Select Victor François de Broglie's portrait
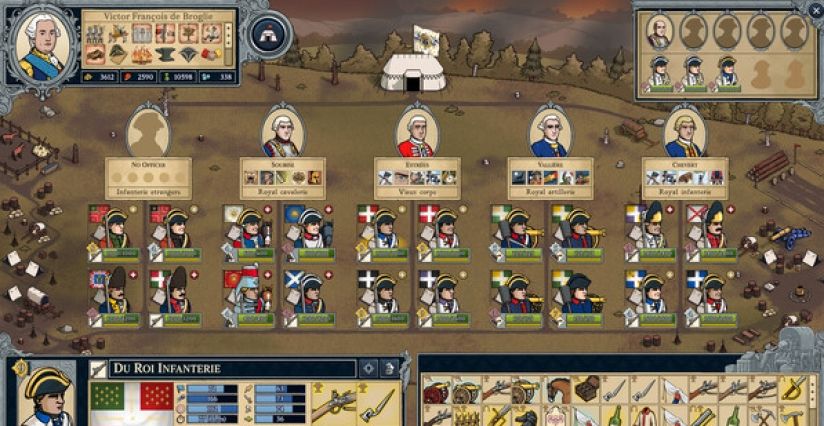The image size is (824, 426). [42, 43]
